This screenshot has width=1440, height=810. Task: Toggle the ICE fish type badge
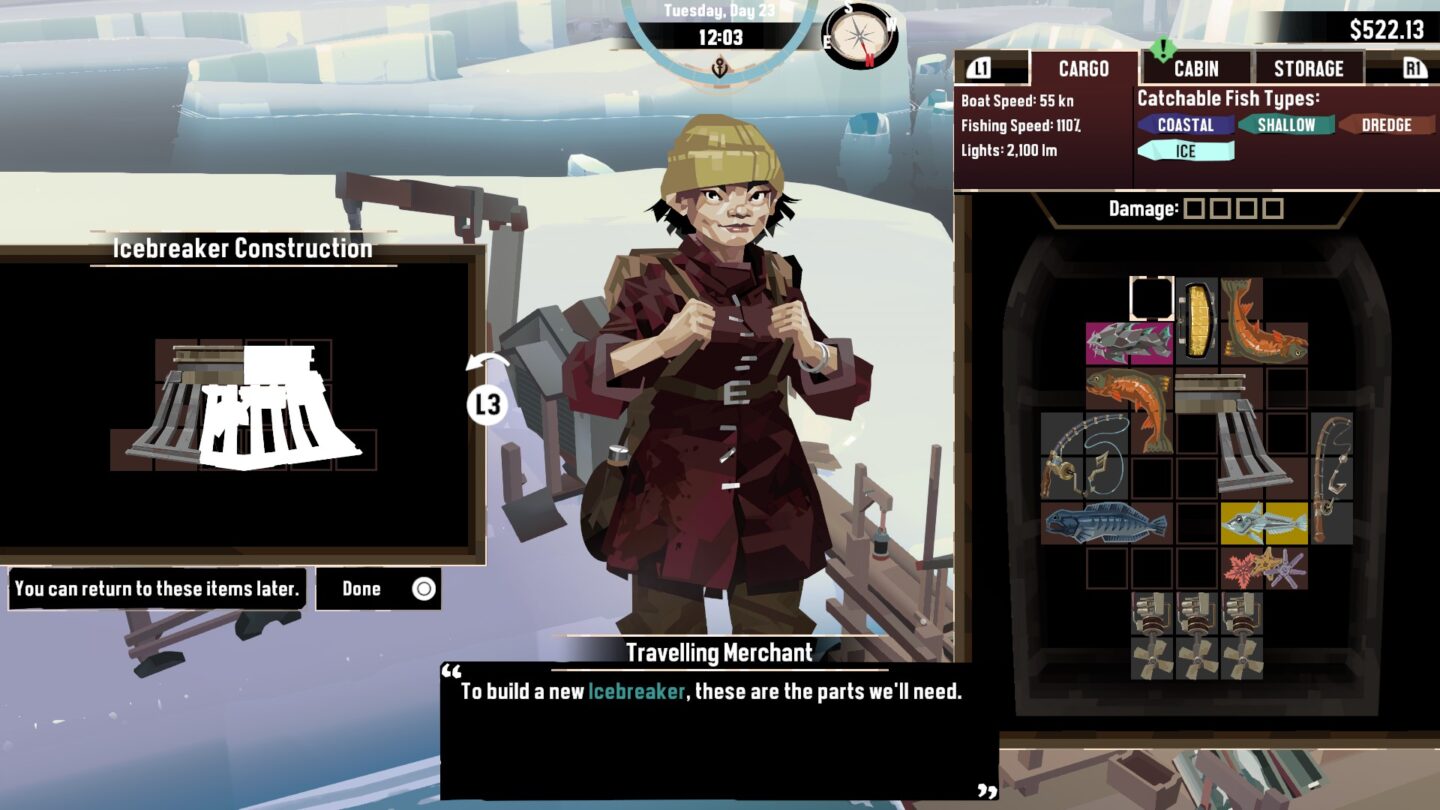1184,152
